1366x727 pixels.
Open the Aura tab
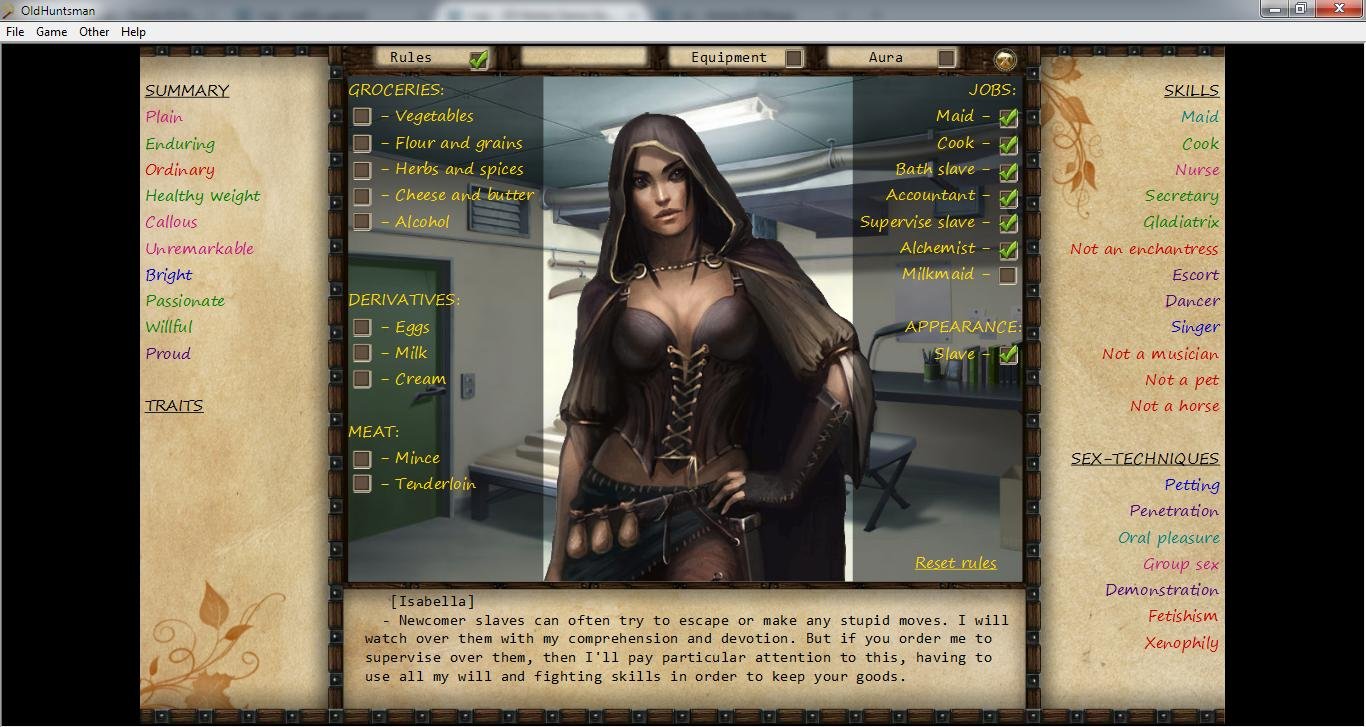946,58
